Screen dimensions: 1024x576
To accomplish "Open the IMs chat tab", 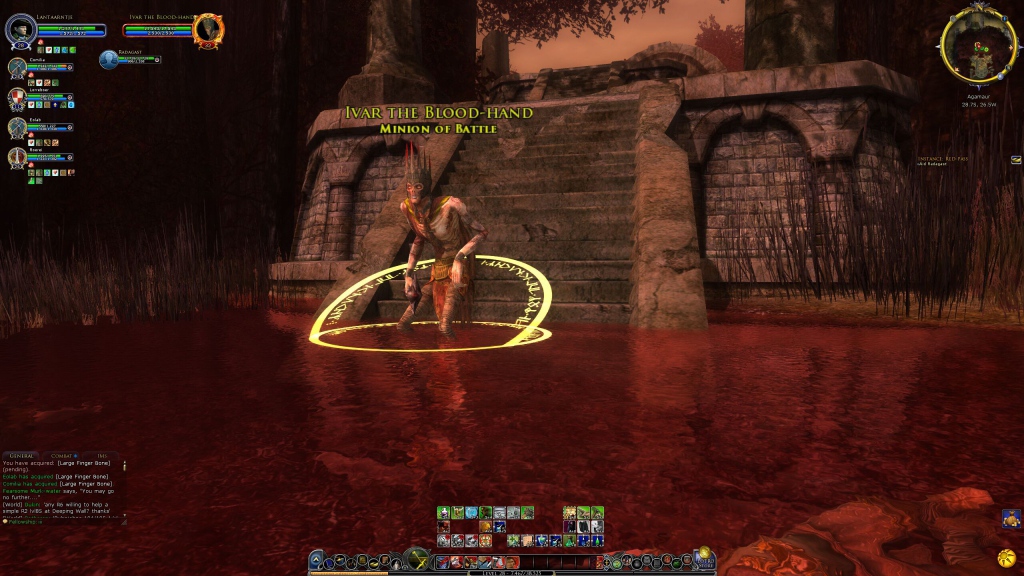I will pos(102,456).
